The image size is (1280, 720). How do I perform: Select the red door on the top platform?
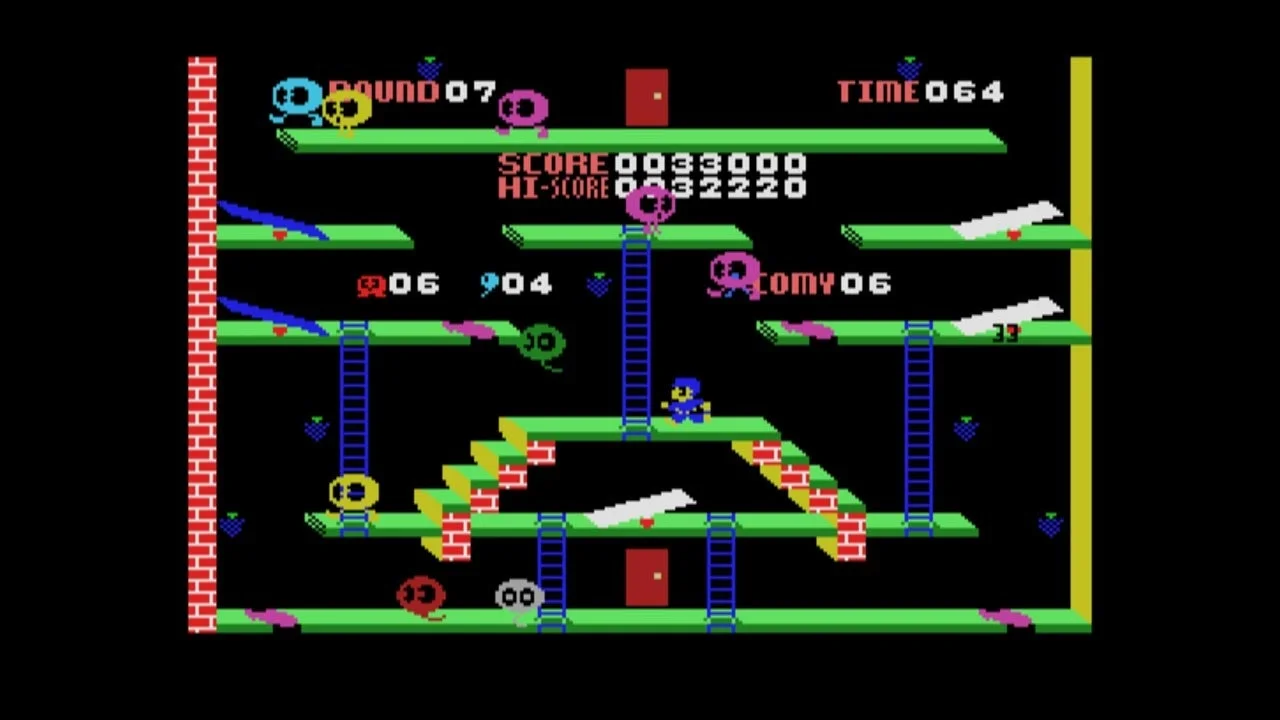(x=646, y=95)
